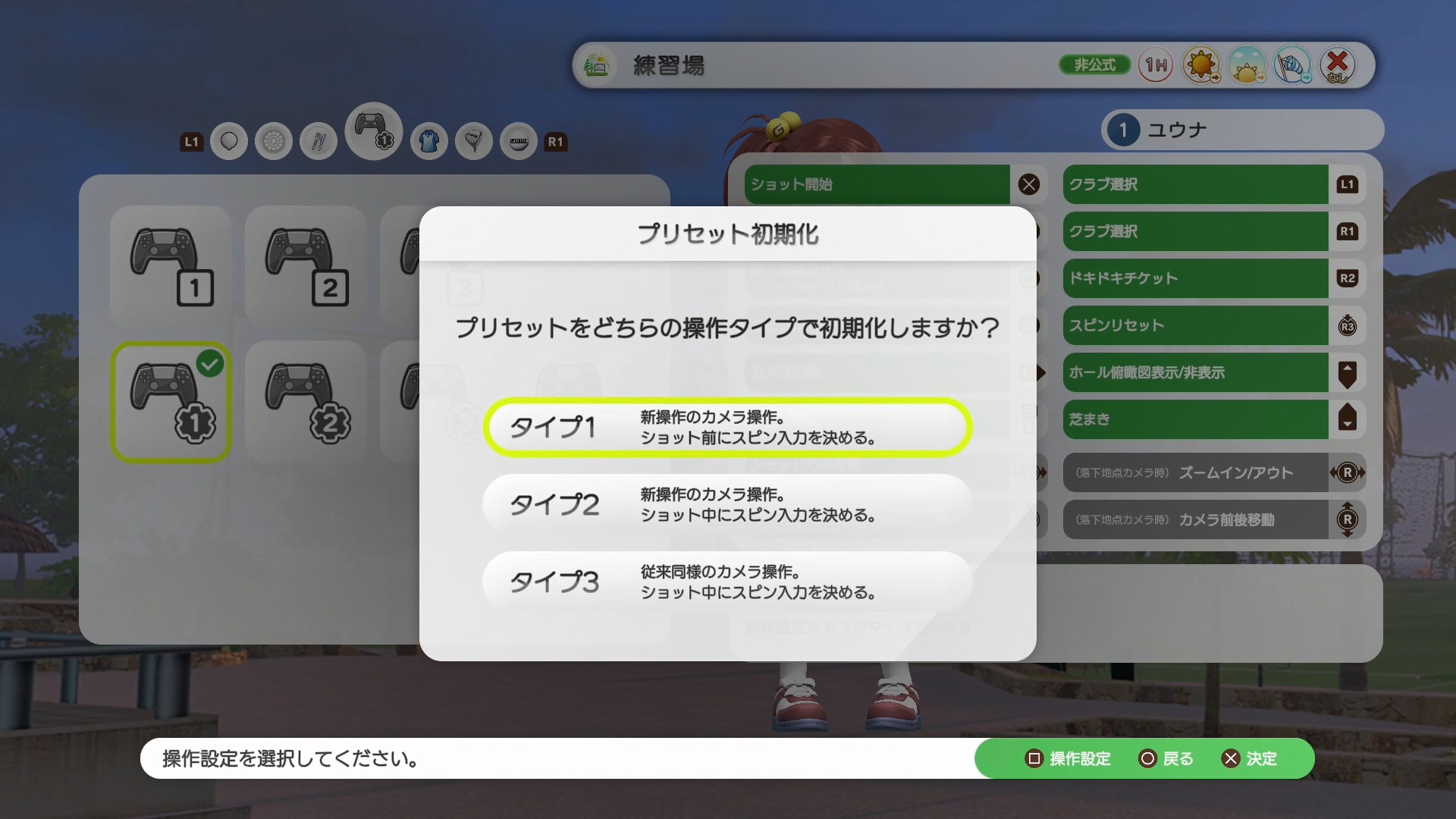Cycle the cloudy weather forecast selector
1456x819 pixels.
coord(1247,65)
